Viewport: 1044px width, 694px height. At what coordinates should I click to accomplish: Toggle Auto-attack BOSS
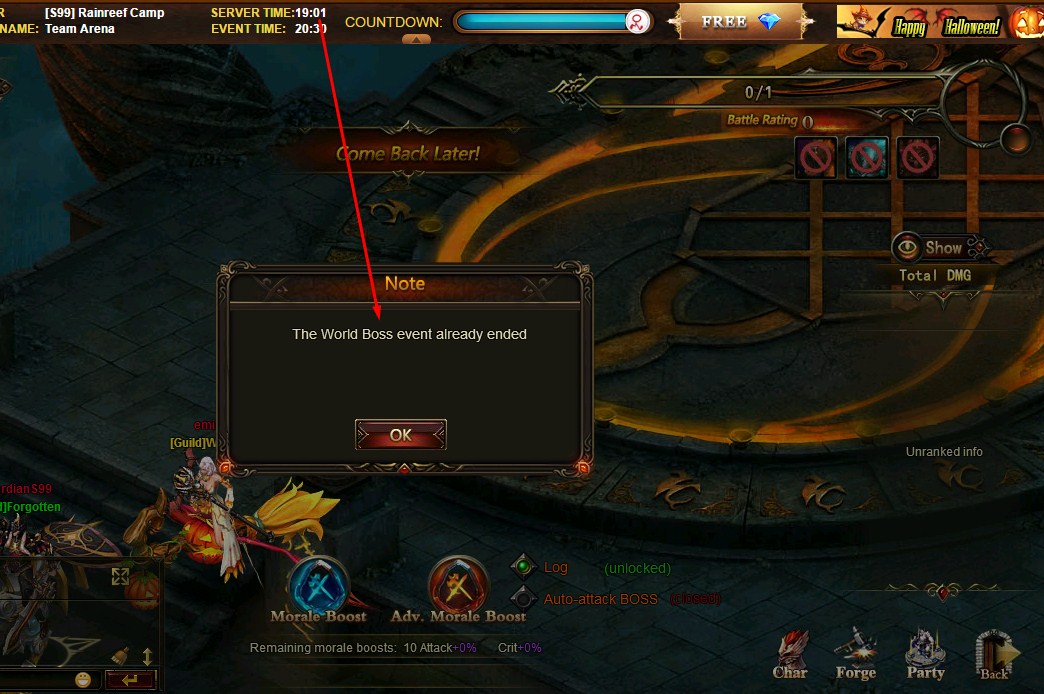click(523, 599)
